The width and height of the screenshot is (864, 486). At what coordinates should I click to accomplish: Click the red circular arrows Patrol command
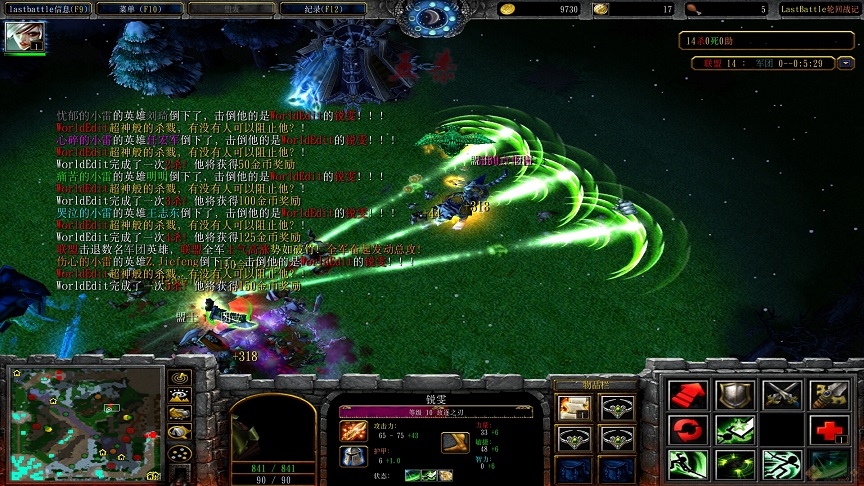(688, 430)
